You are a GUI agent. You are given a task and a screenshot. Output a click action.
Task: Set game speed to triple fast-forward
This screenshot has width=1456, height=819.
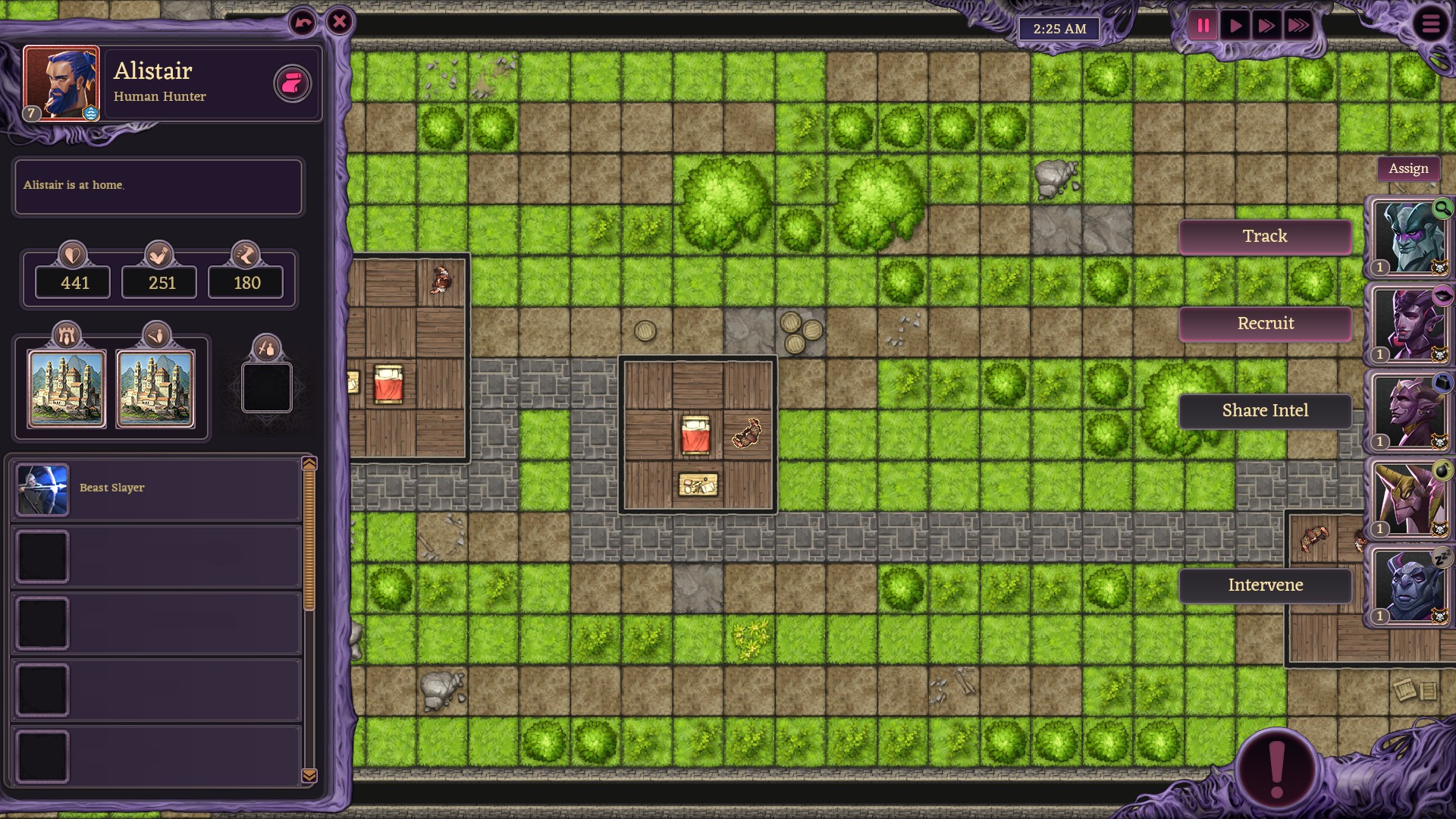pyautogui.click(x=1298, y=27)
